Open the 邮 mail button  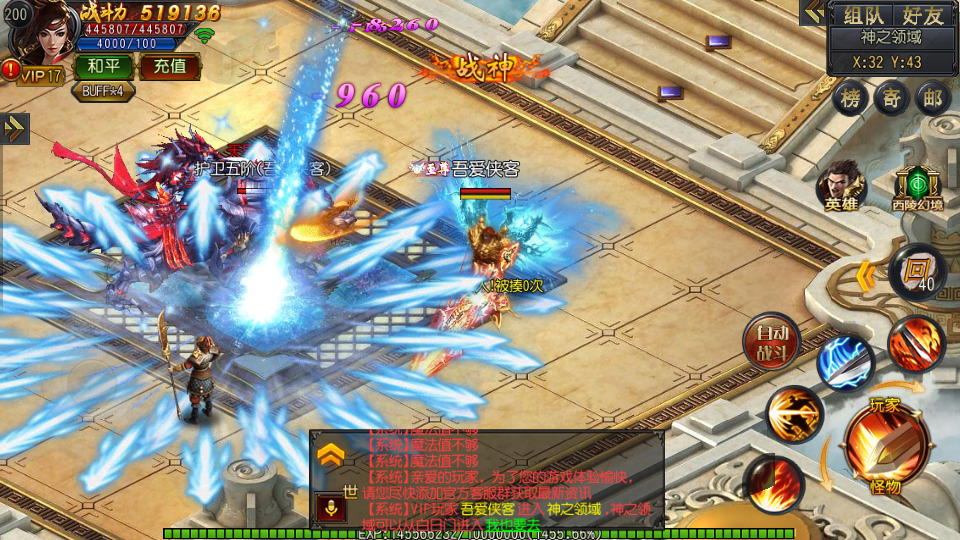(x=932, y=99)
